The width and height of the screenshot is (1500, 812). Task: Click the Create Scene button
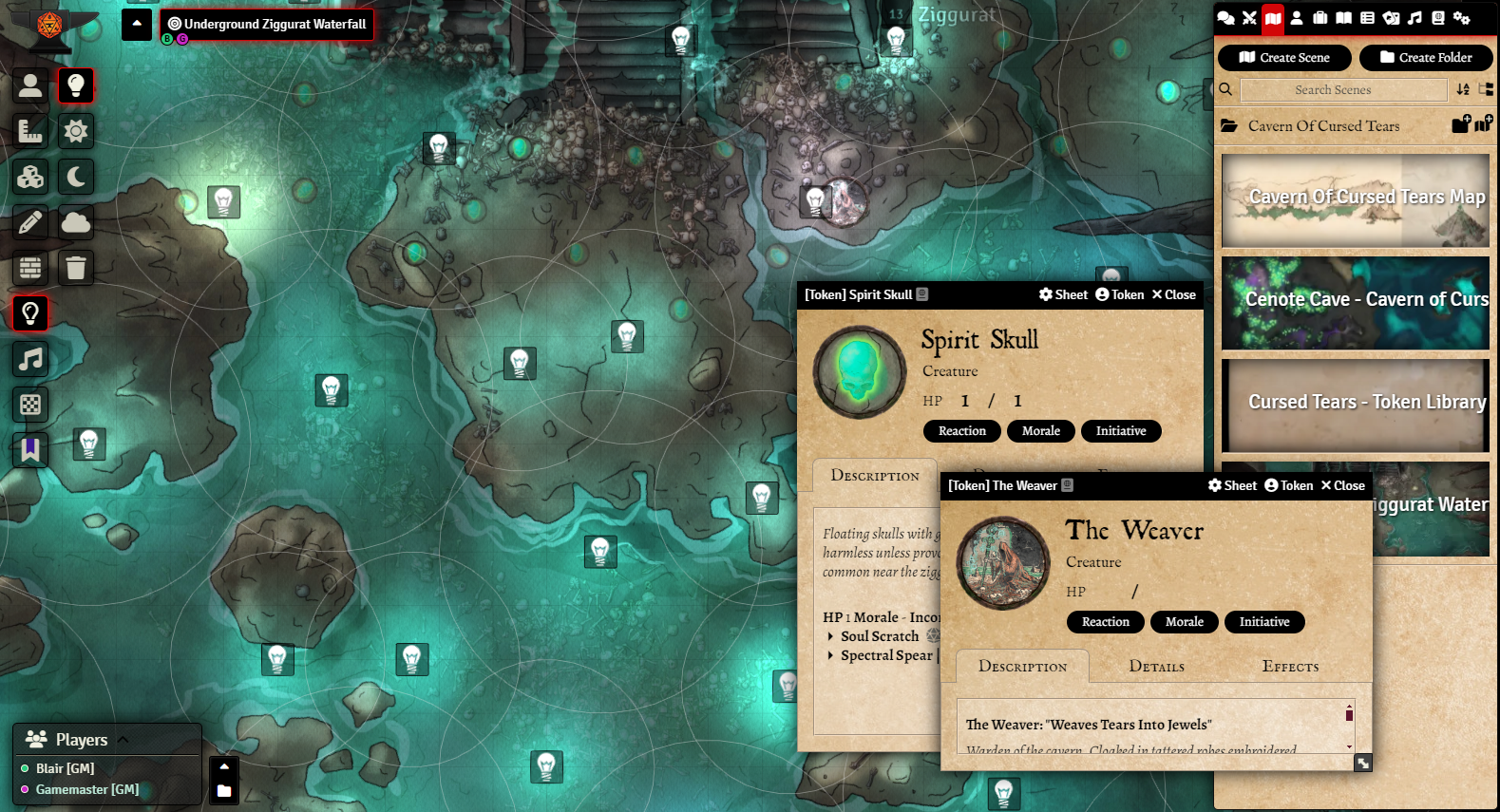1284,58
